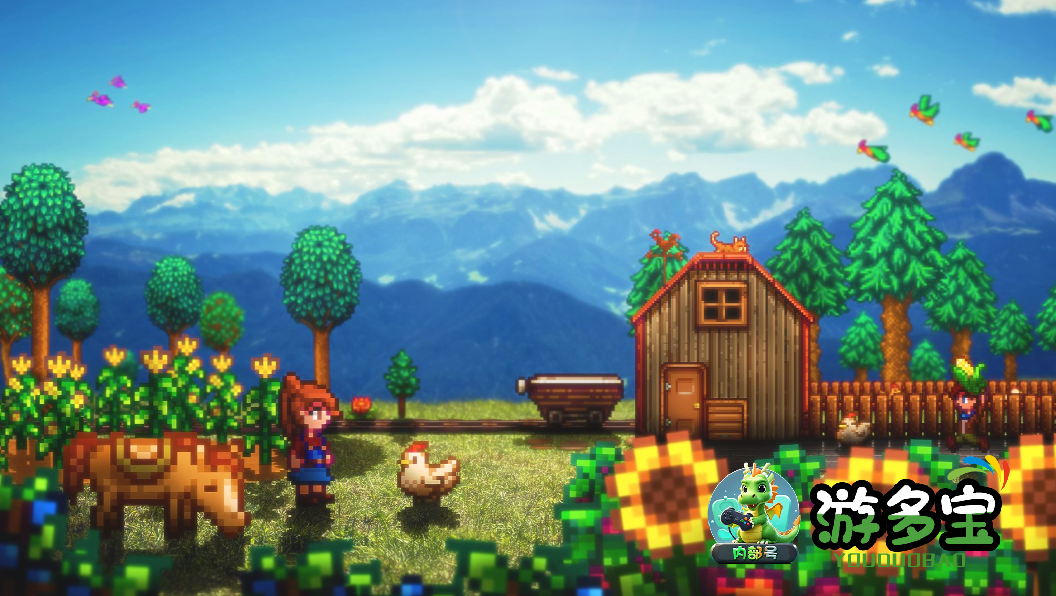Viewport: 1056px width, 596px height.
Task: Click the dragon mascot 内部号 badge
Action: click(x=752, y=514)
